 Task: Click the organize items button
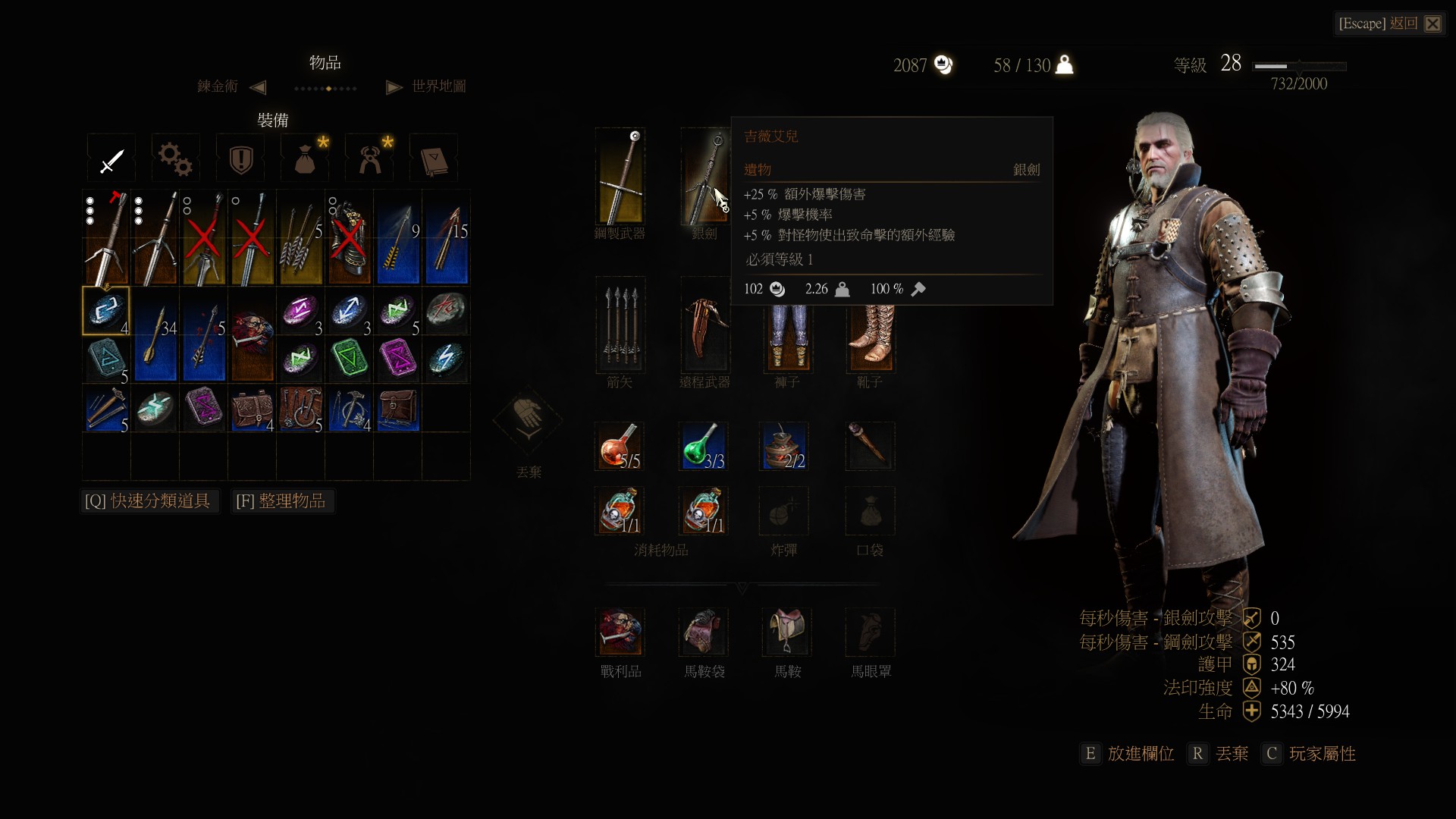[x=281, y=501]
